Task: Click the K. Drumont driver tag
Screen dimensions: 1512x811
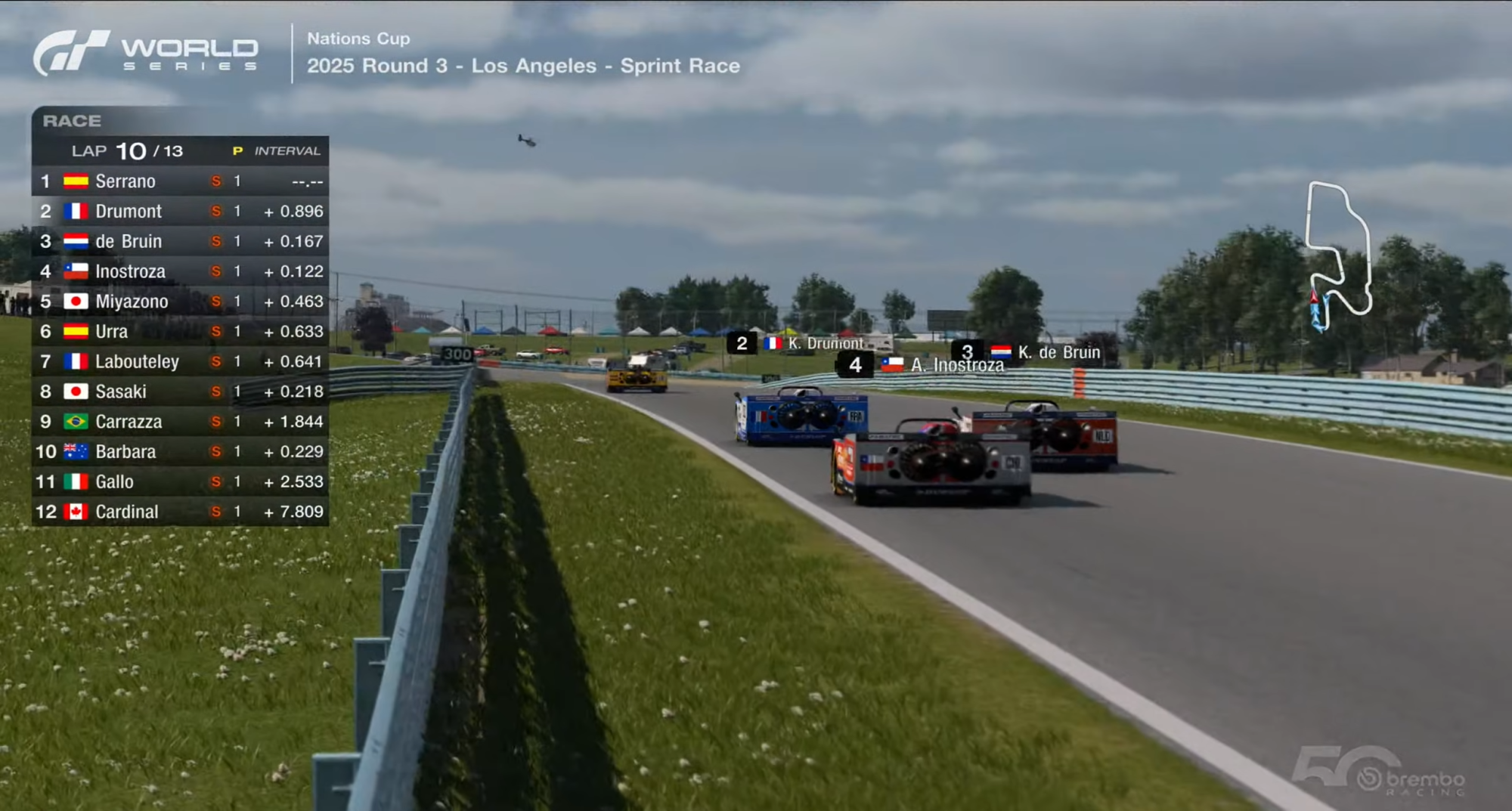Action: tap(795, 343)
